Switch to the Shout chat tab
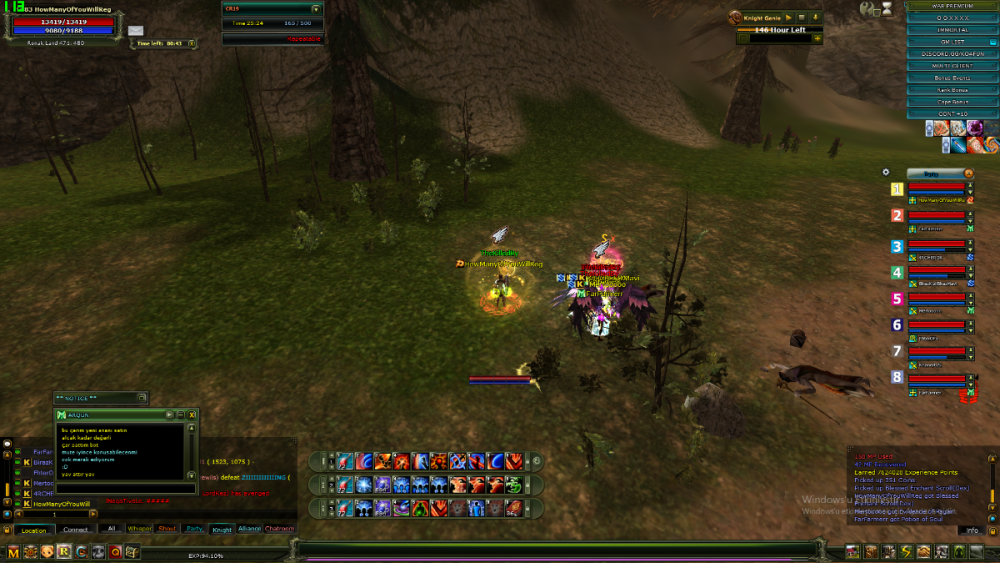 167,528
